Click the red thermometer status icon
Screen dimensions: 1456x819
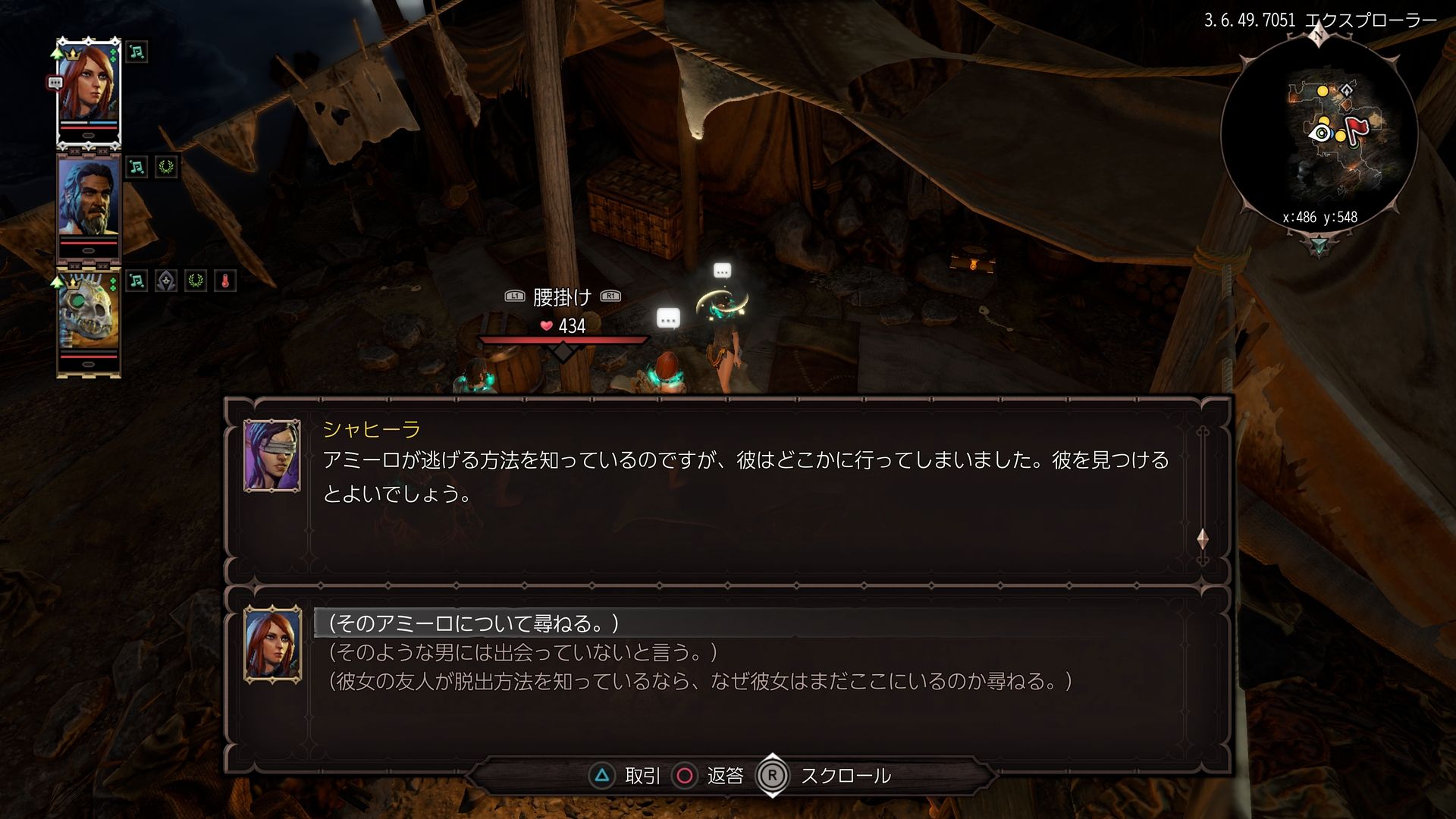pos(225,281)
